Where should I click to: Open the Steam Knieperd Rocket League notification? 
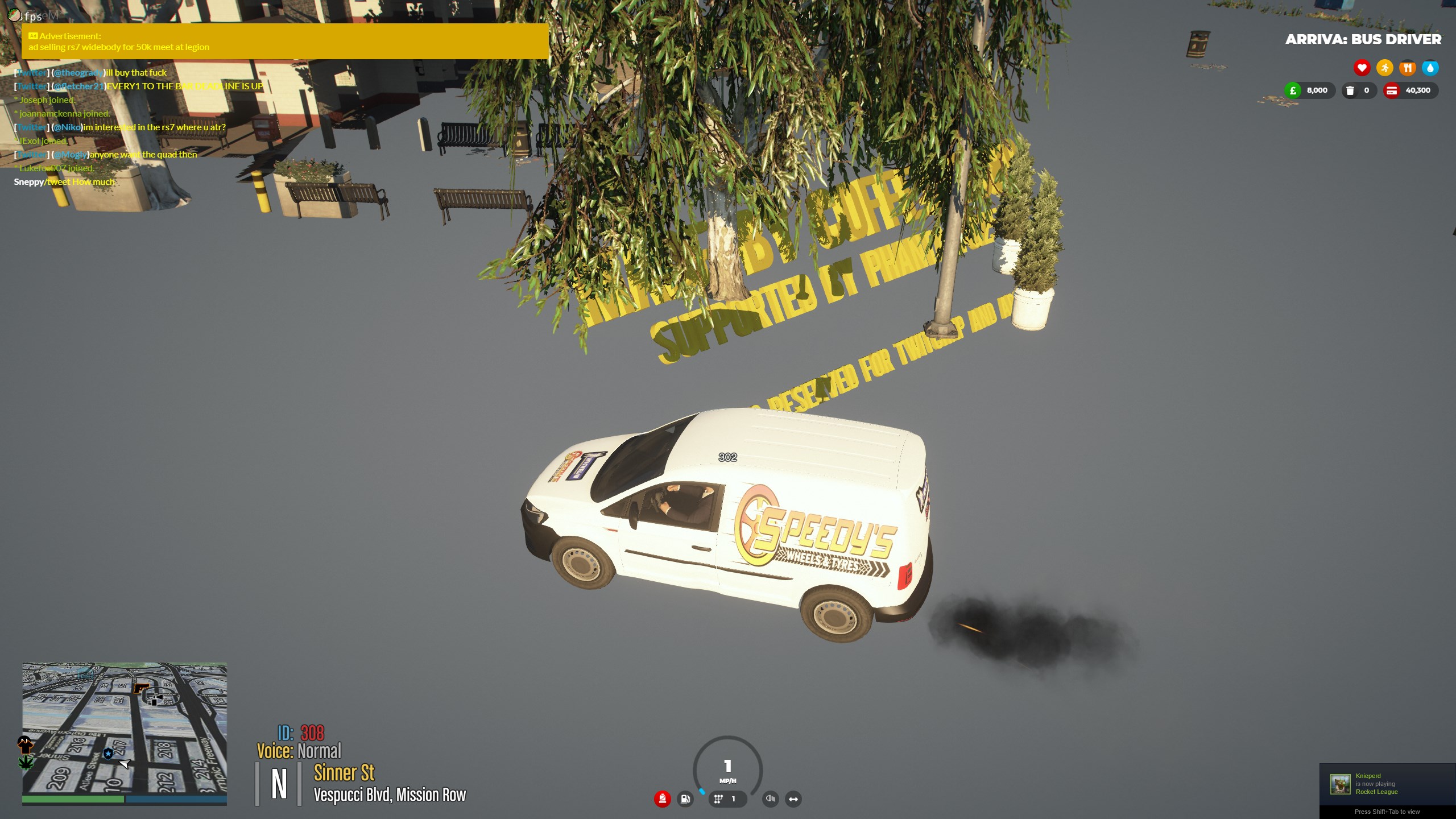(x=1387, y=784)
